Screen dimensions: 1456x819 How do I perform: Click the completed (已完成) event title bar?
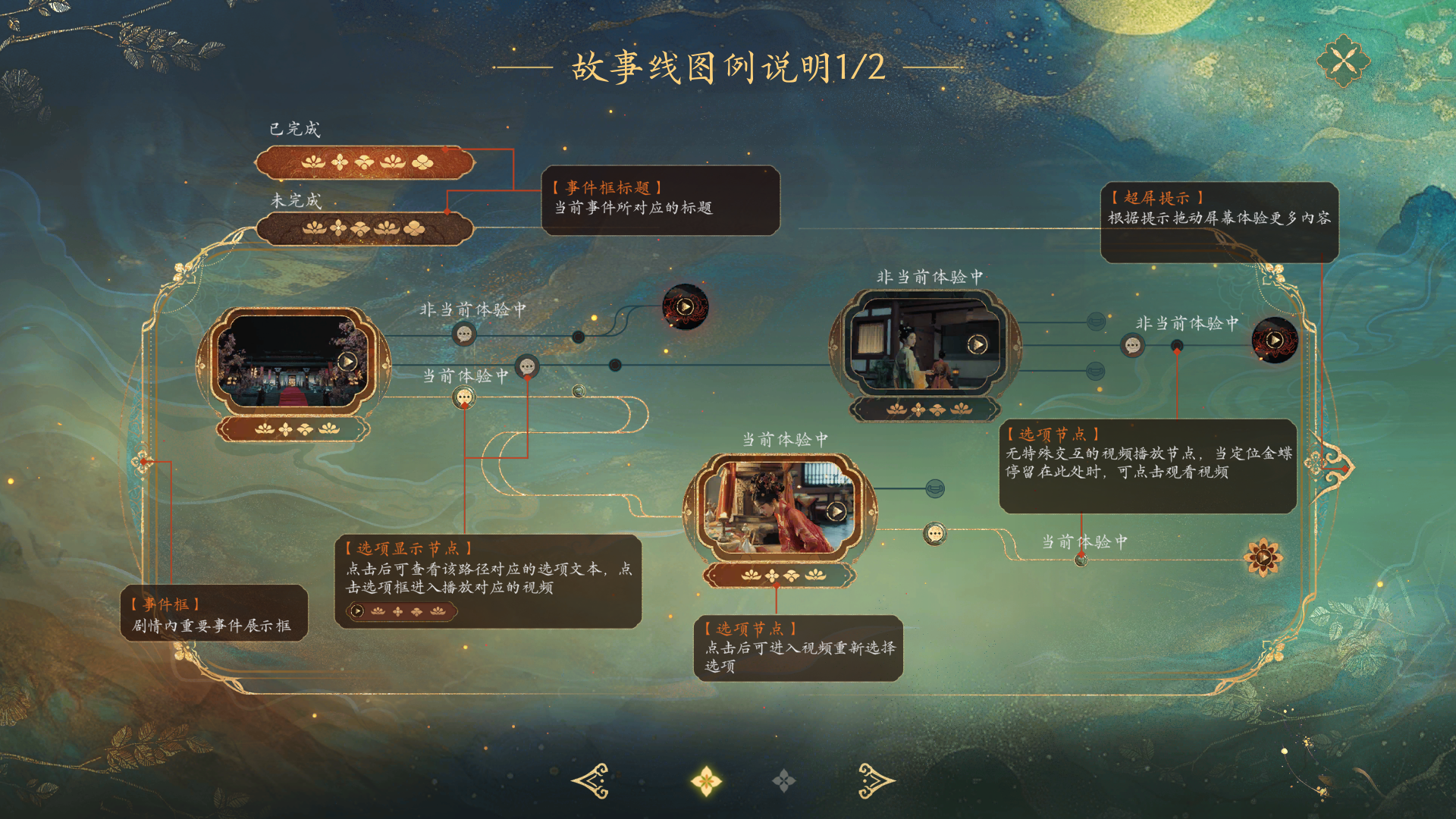tap(364, 161)
